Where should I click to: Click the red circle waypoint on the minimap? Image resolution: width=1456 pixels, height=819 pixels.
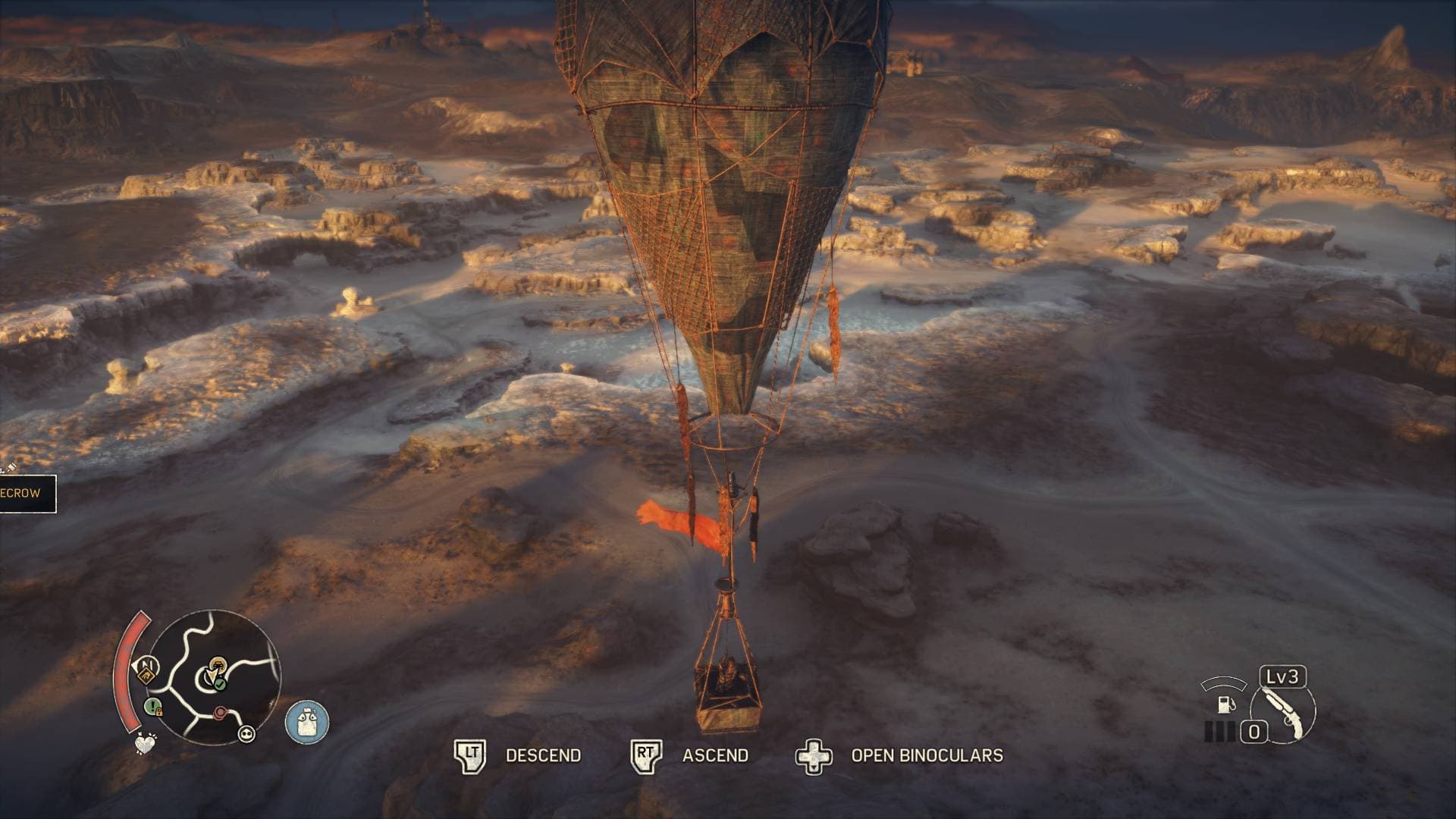click(220, 713)
